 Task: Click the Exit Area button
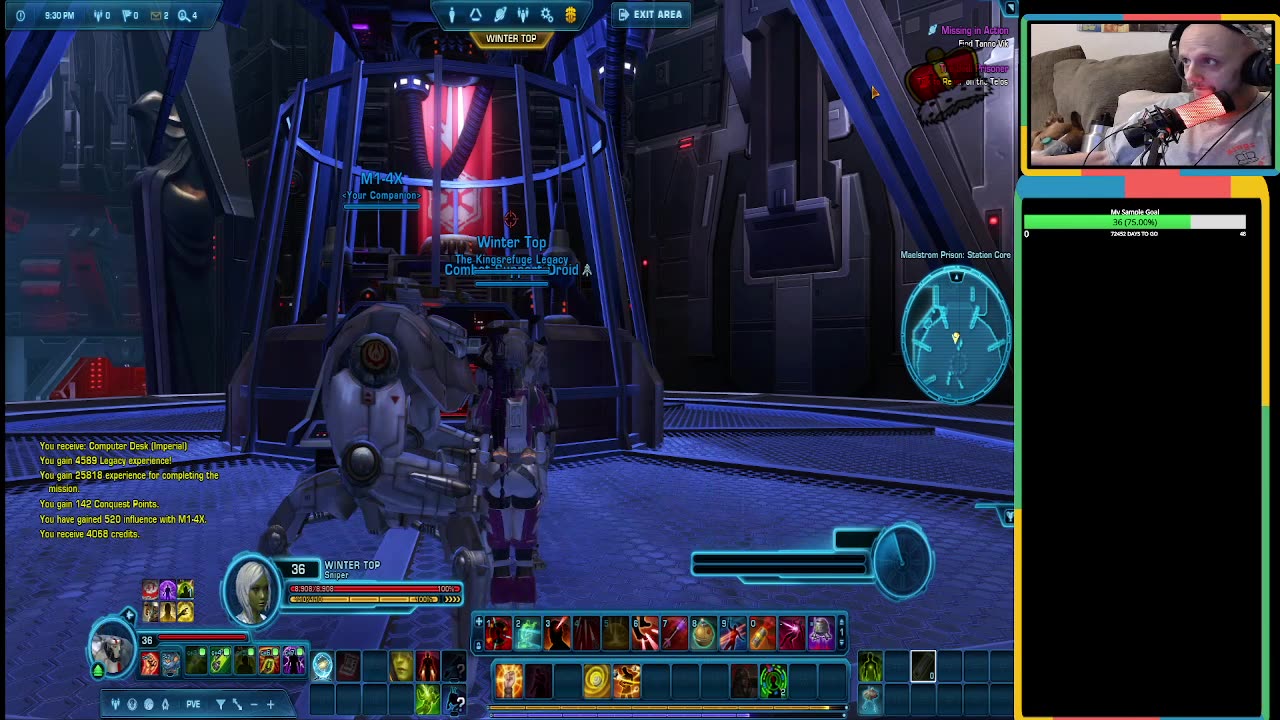[x=650, y=14]
